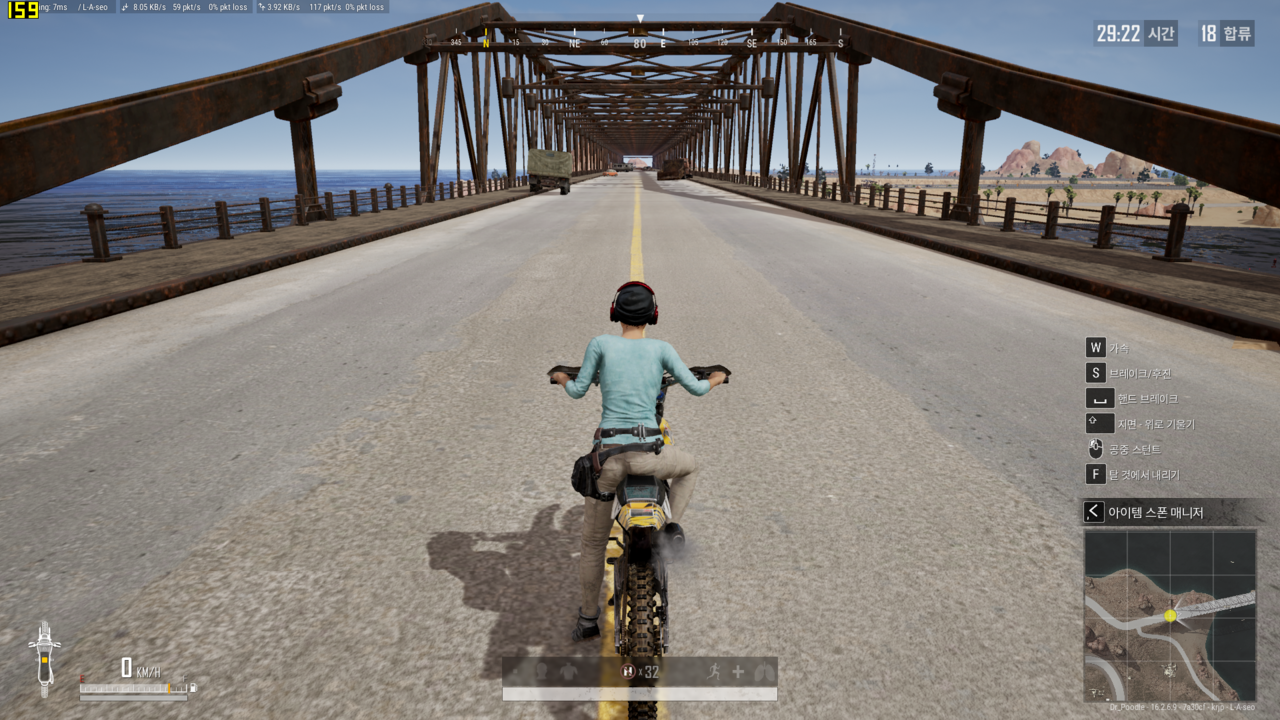Select the helmet equipment status icon
1280x720 pixels.
click(541, 672)
